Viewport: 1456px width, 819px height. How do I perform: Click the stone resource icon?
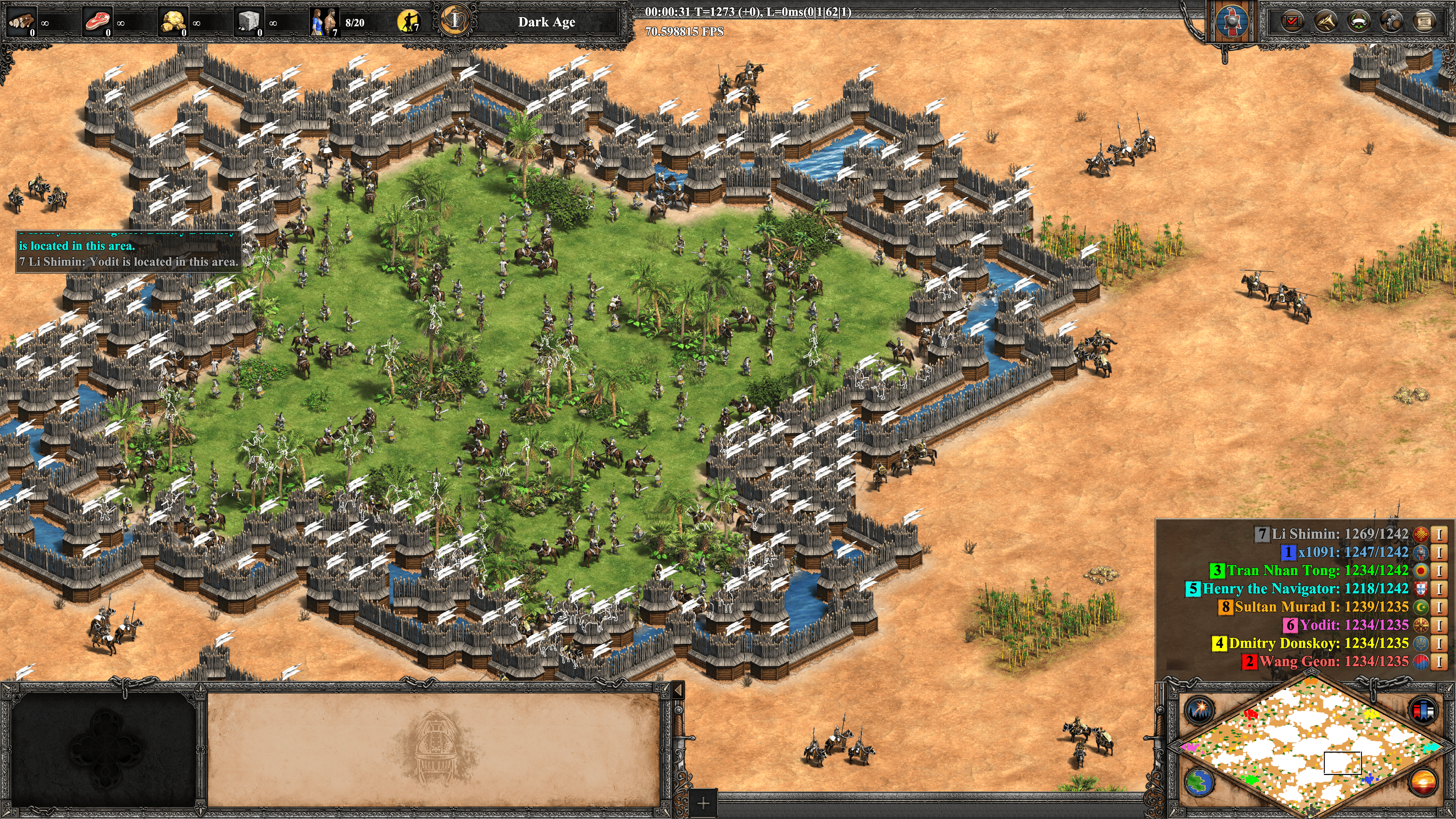click(x=248, y=22)
